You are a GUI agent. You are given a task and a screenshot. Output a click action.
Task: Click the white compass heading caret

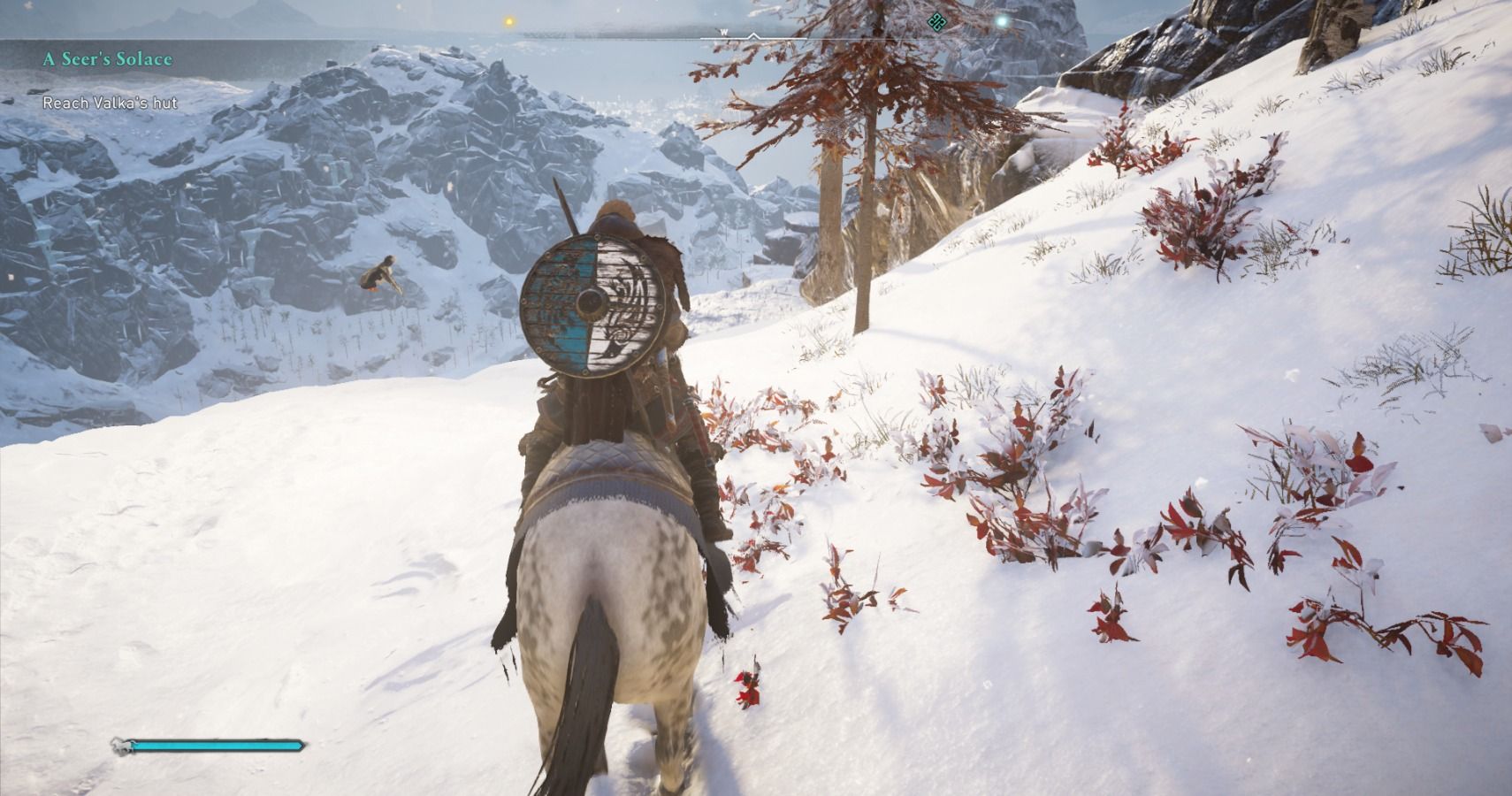click(x=752, y=34)
